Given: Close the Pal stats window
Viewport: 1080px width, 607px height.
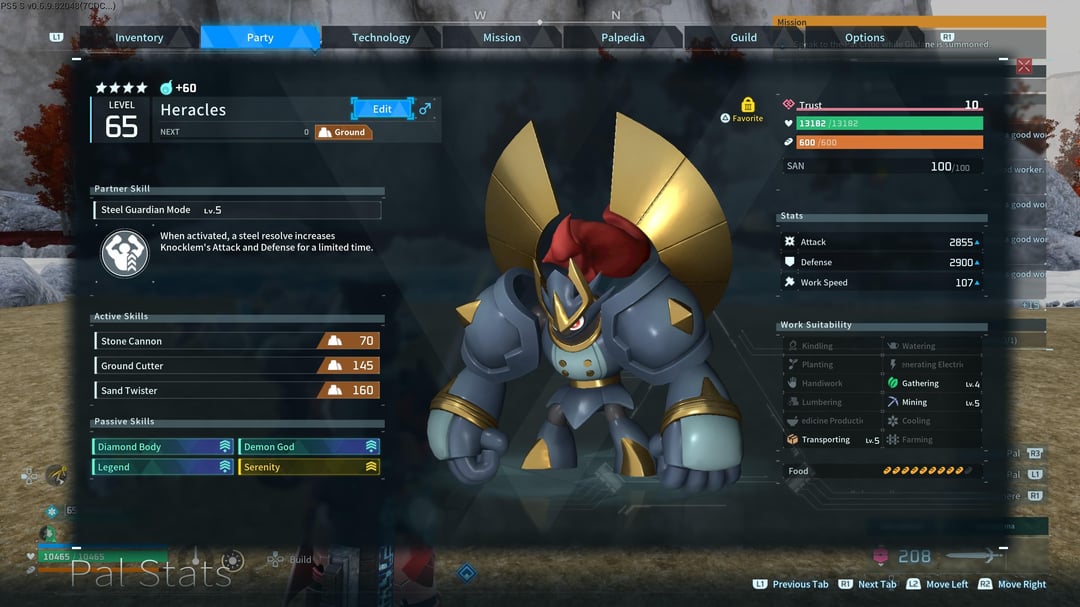Looking at the screenshot, I should (x=1024, y=66).
